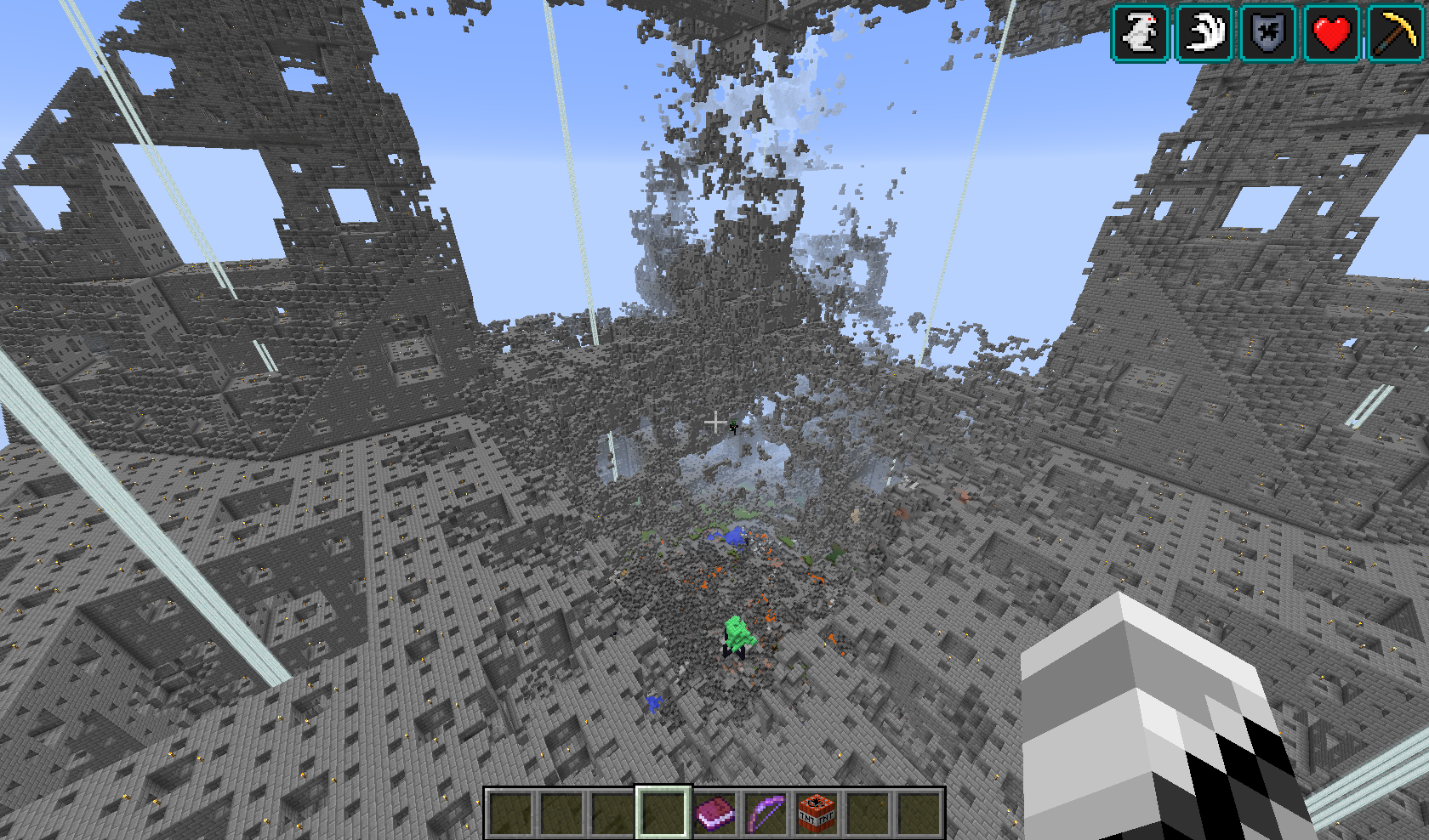Click the red heart effect icon
1429x840 pixels.
coord(1332,33)
